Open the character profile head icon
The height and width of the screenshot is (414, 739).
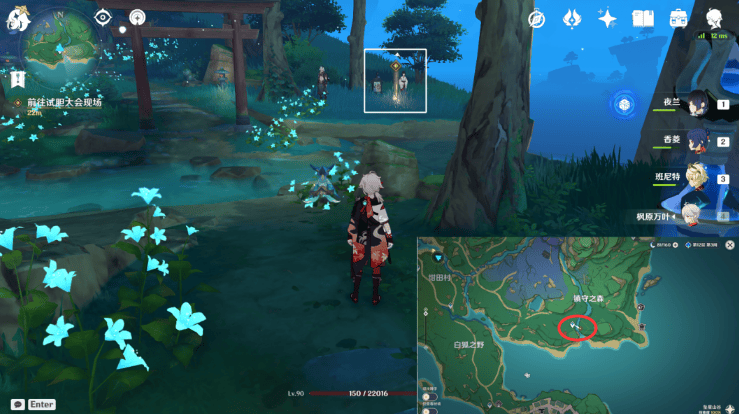pos(715,18)
